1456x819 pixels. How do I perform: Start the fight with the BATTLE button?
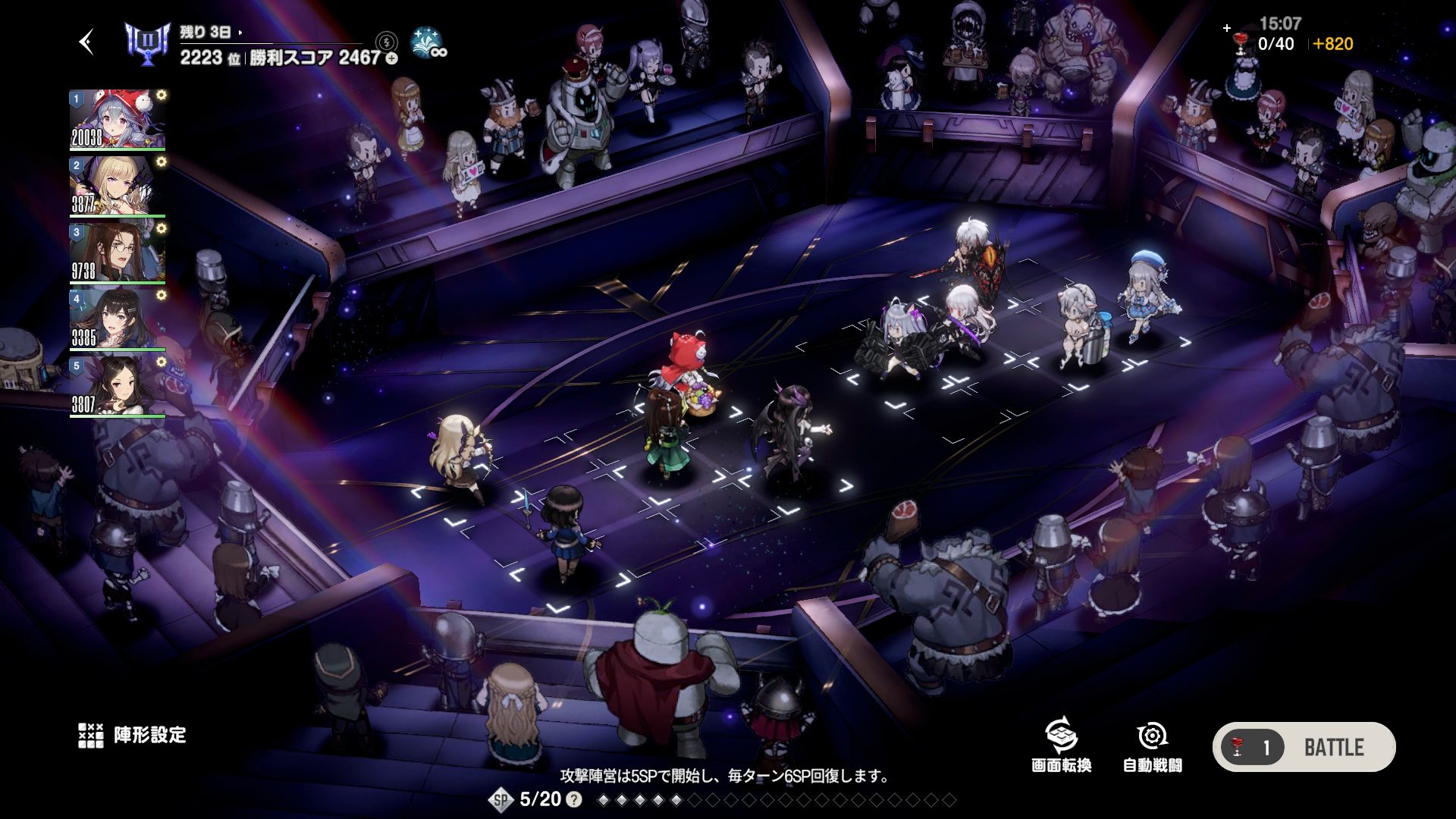click(x=1304, y=747)
